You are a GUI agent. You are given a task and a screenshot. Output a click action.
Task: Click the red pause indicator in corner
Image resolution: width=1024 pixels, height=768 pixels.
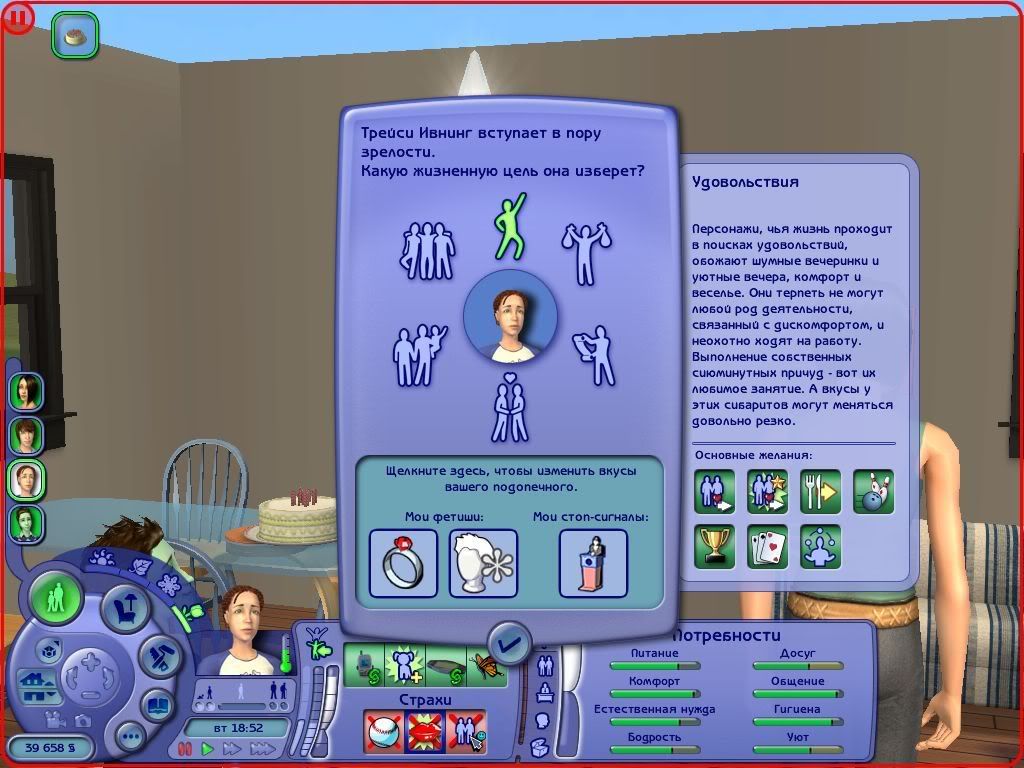pyautogui.click(x=17, y=17)
